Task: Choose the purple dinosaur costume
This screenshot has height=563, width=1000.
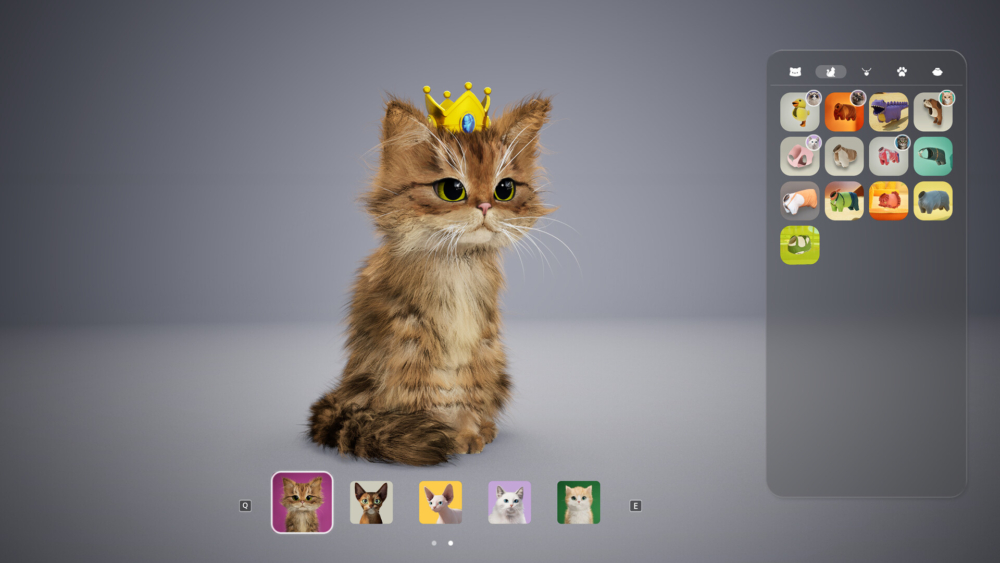Action: [888, 112]
